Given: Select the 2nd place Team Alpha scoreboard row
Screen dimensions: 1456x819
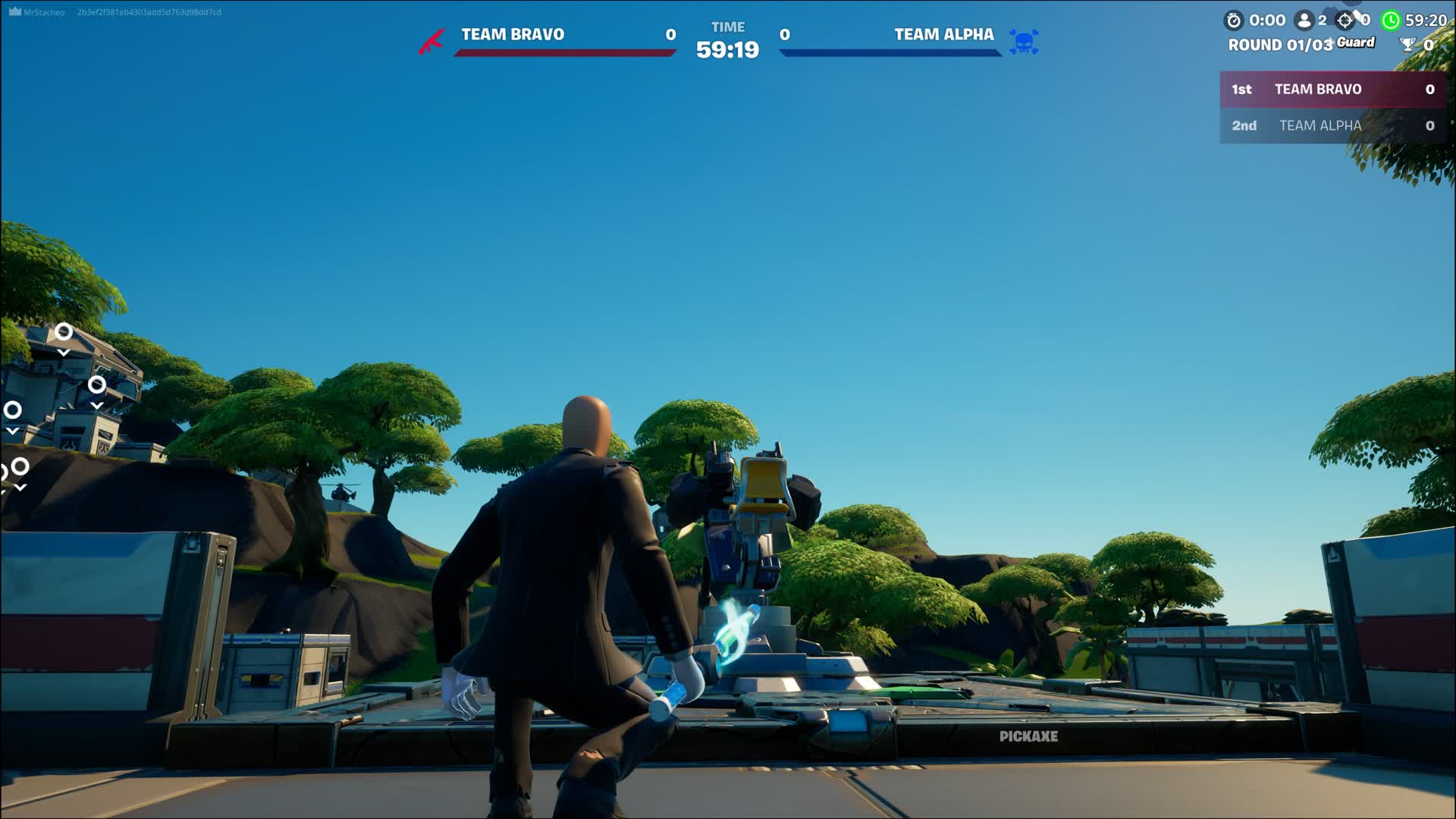Looking at the screenshot, I should [1332, 126].
